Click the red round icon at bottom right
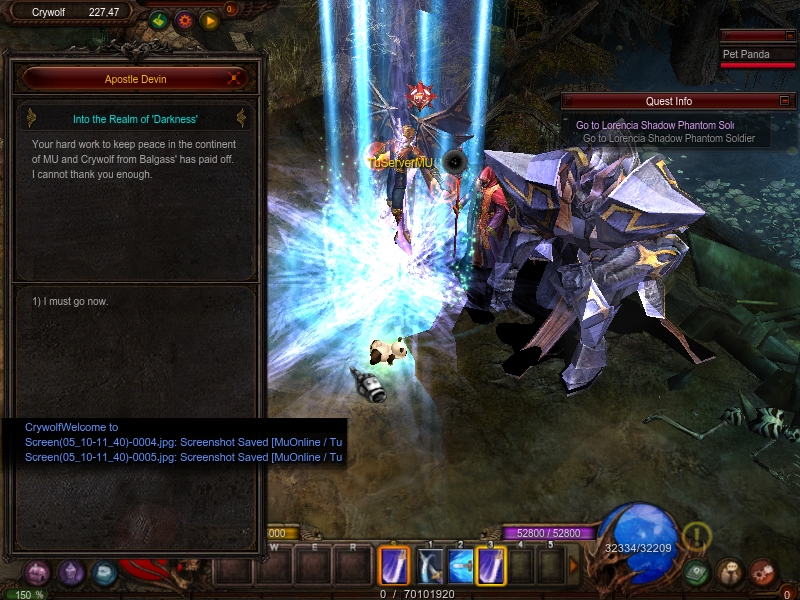 (764, 572)
